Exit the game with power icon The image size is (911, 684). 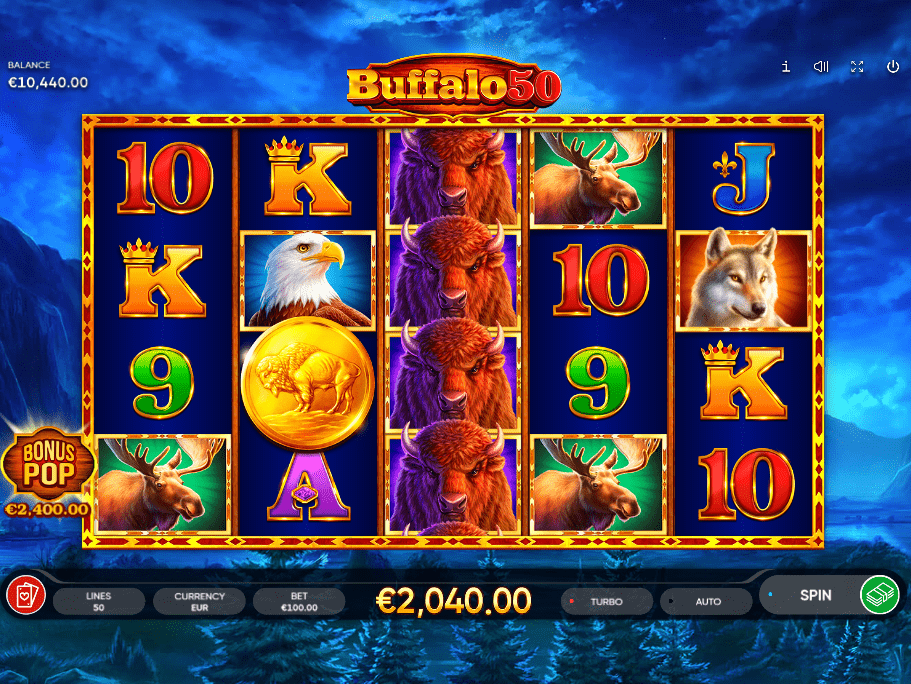tap(893, 67)
